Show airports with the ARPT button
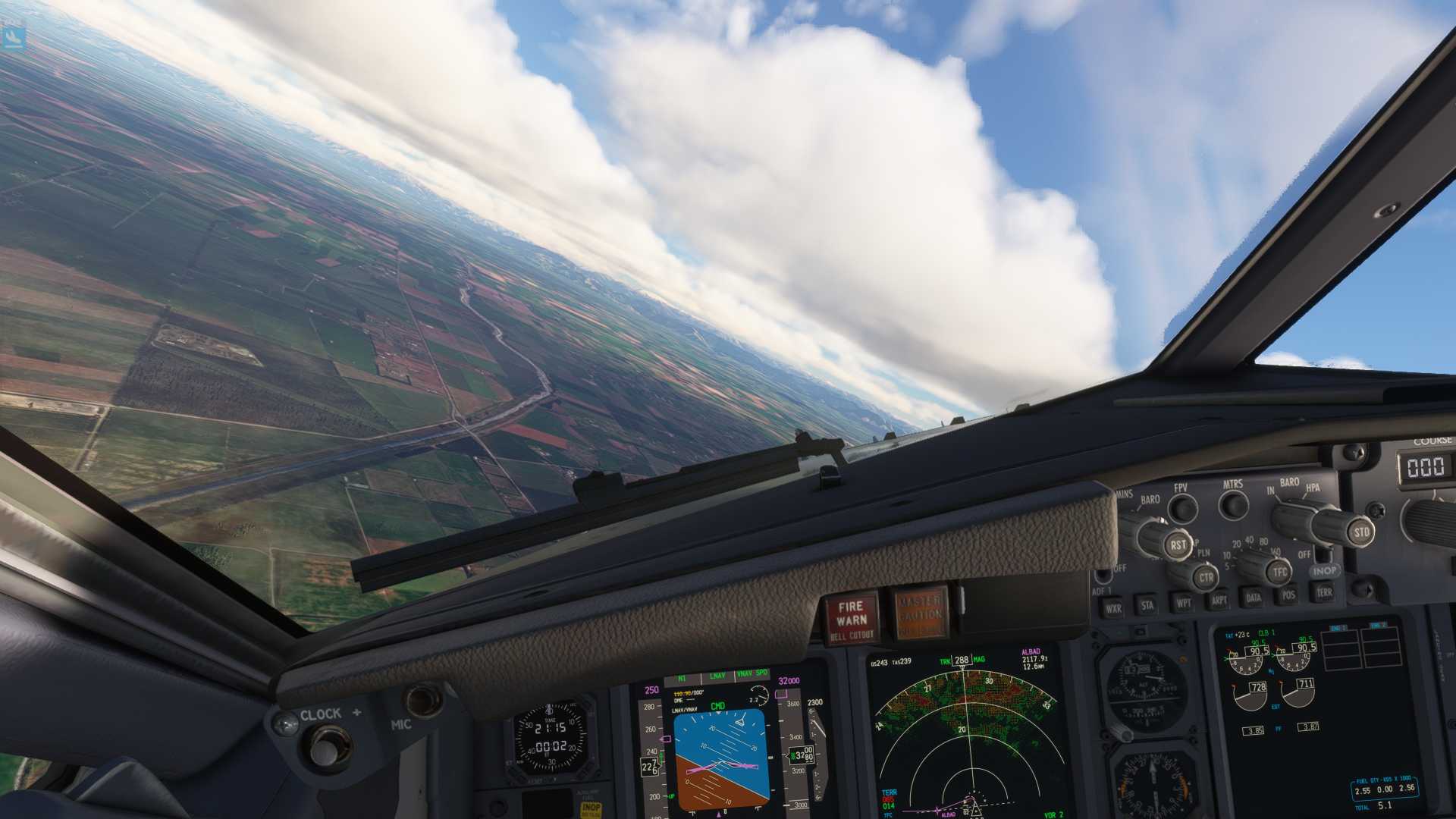The height and width of the screenshot is (819, 1456). point(1219,600)
